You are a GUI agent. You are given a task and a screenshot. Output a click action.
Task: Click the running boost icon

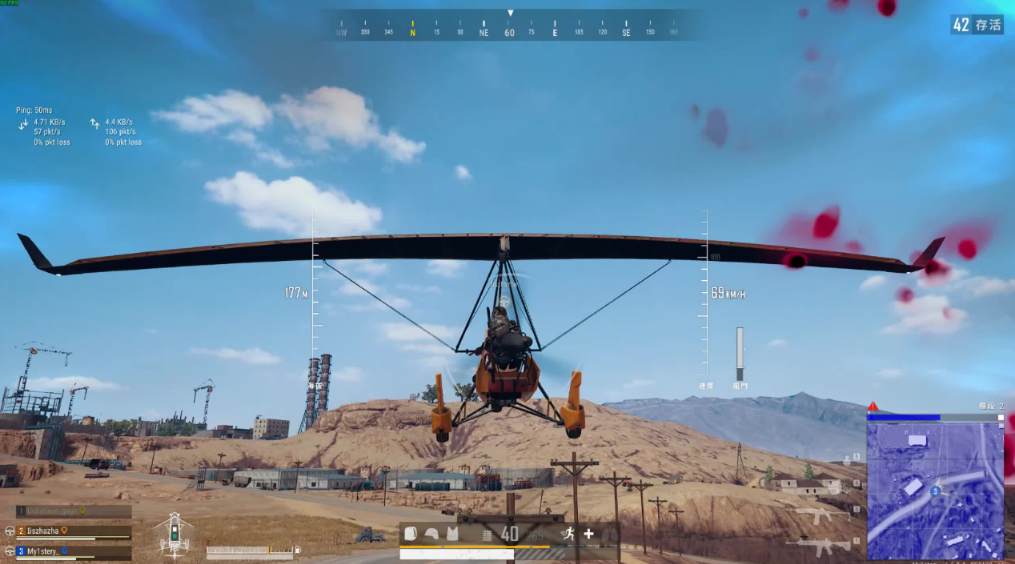568,534
